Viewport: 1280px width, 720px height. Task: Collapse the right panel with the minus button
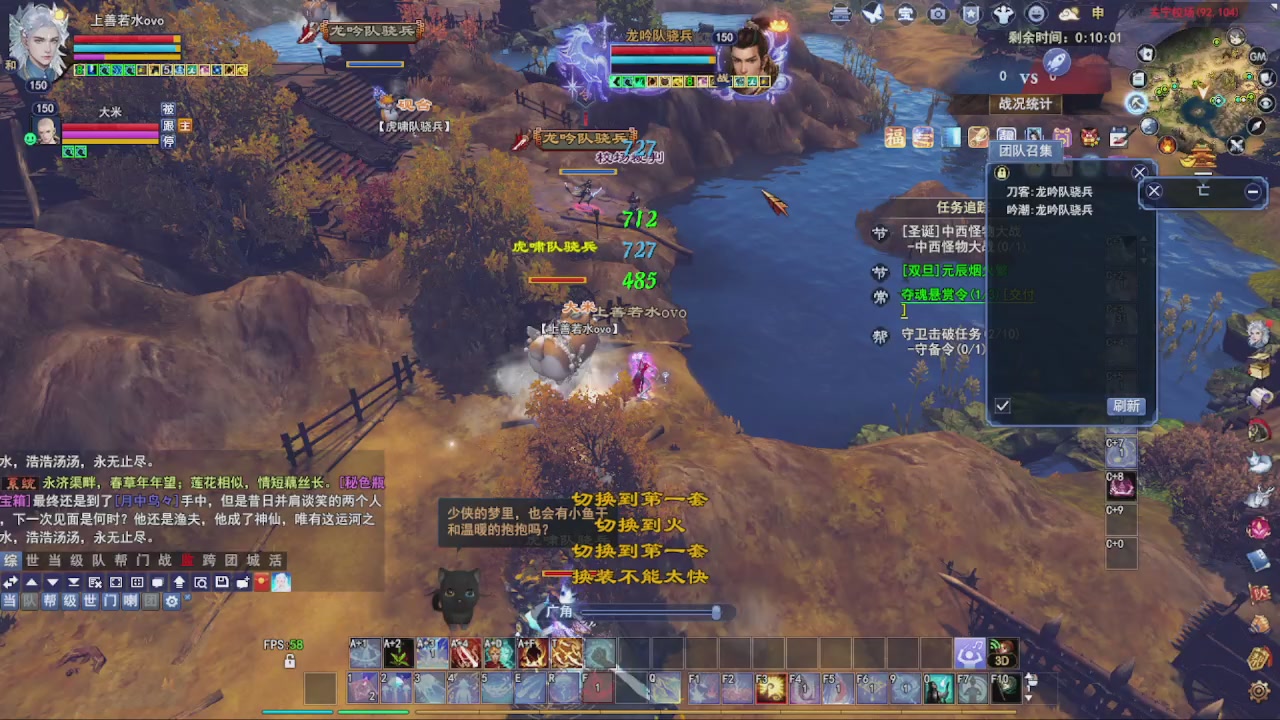[1252, 191]
